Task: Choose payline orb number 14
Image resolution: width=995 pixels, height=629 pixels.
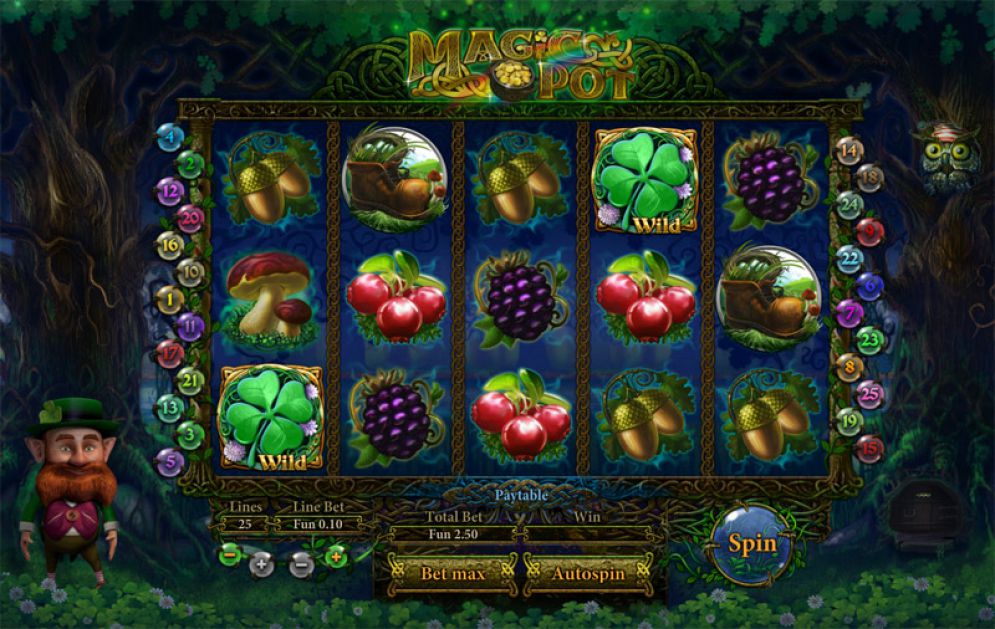Action: 849,152
